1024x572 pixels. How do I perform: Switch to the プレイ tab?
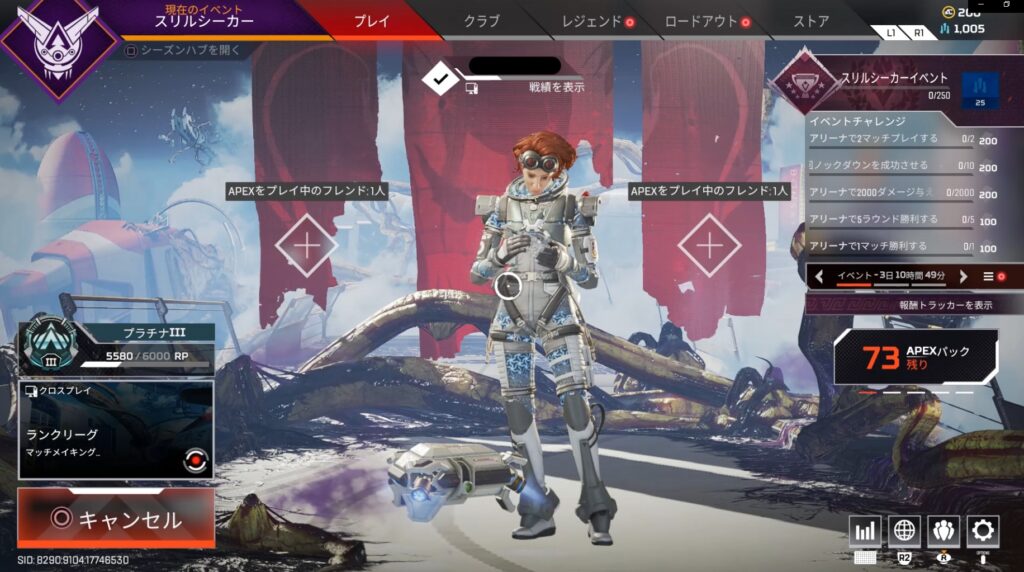pos(372,21)
